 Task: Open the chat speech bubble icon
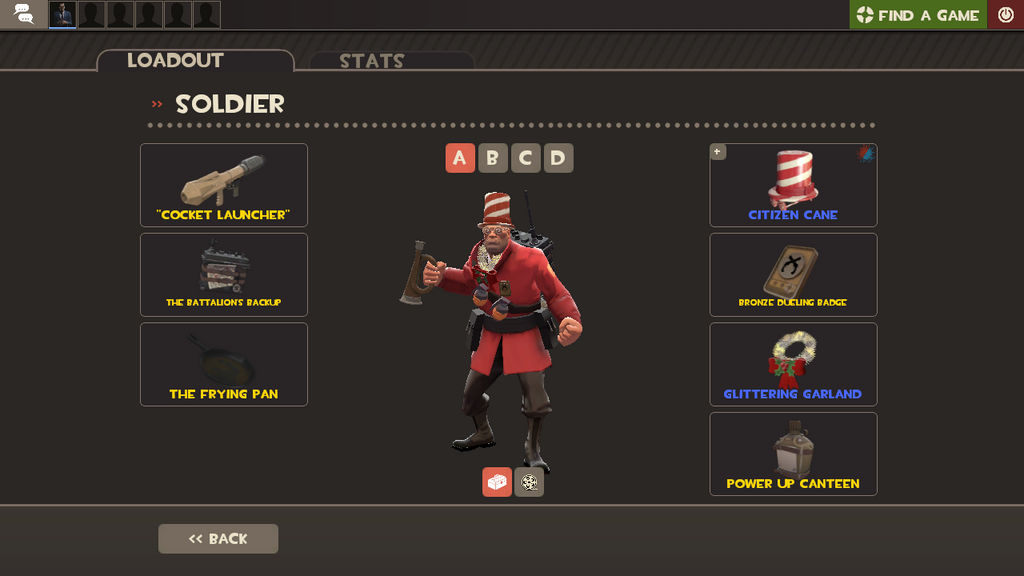(23, 14)
